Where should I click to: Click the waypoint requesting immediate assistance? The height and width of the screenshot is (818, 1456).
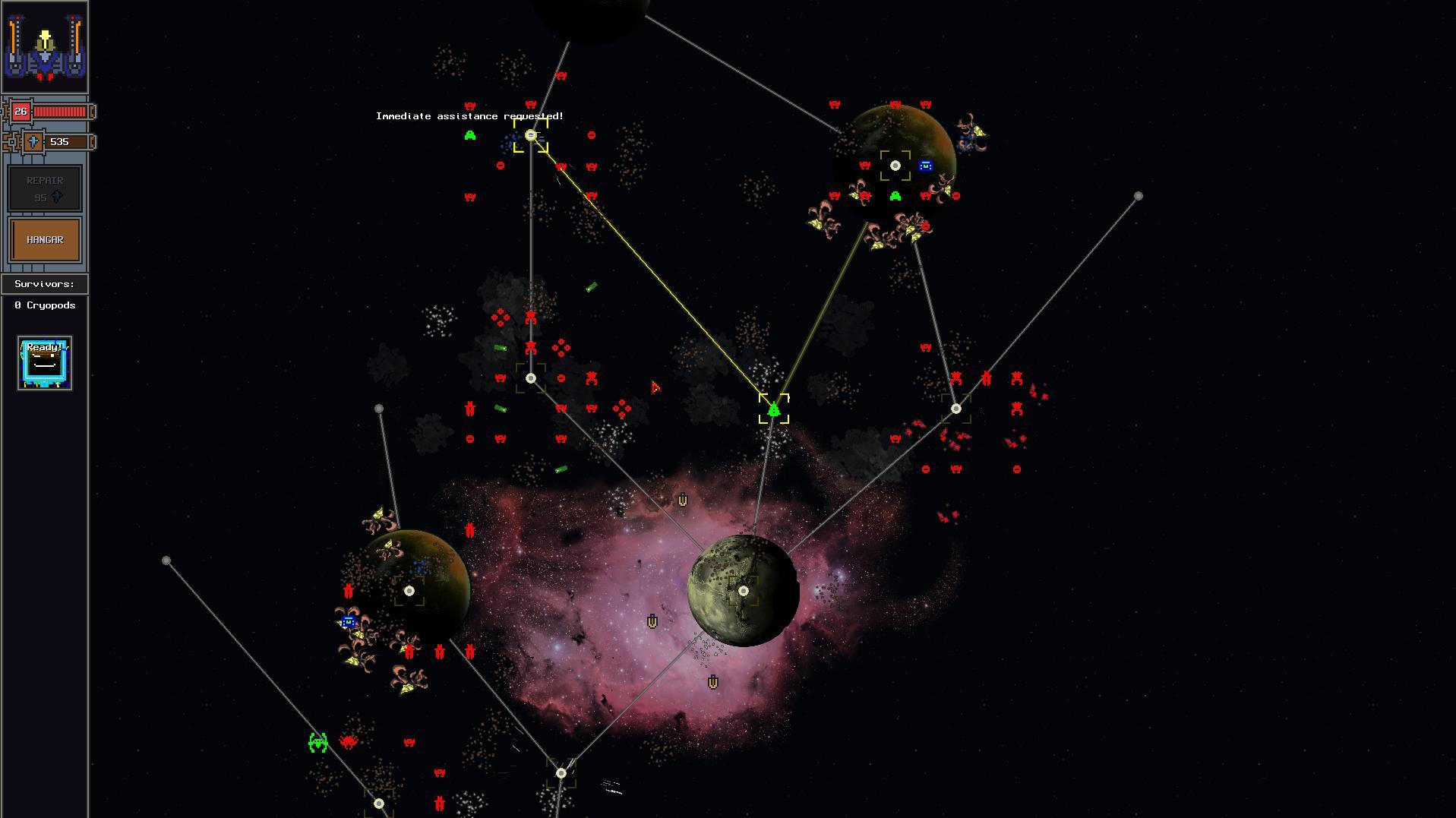[530, 135]
